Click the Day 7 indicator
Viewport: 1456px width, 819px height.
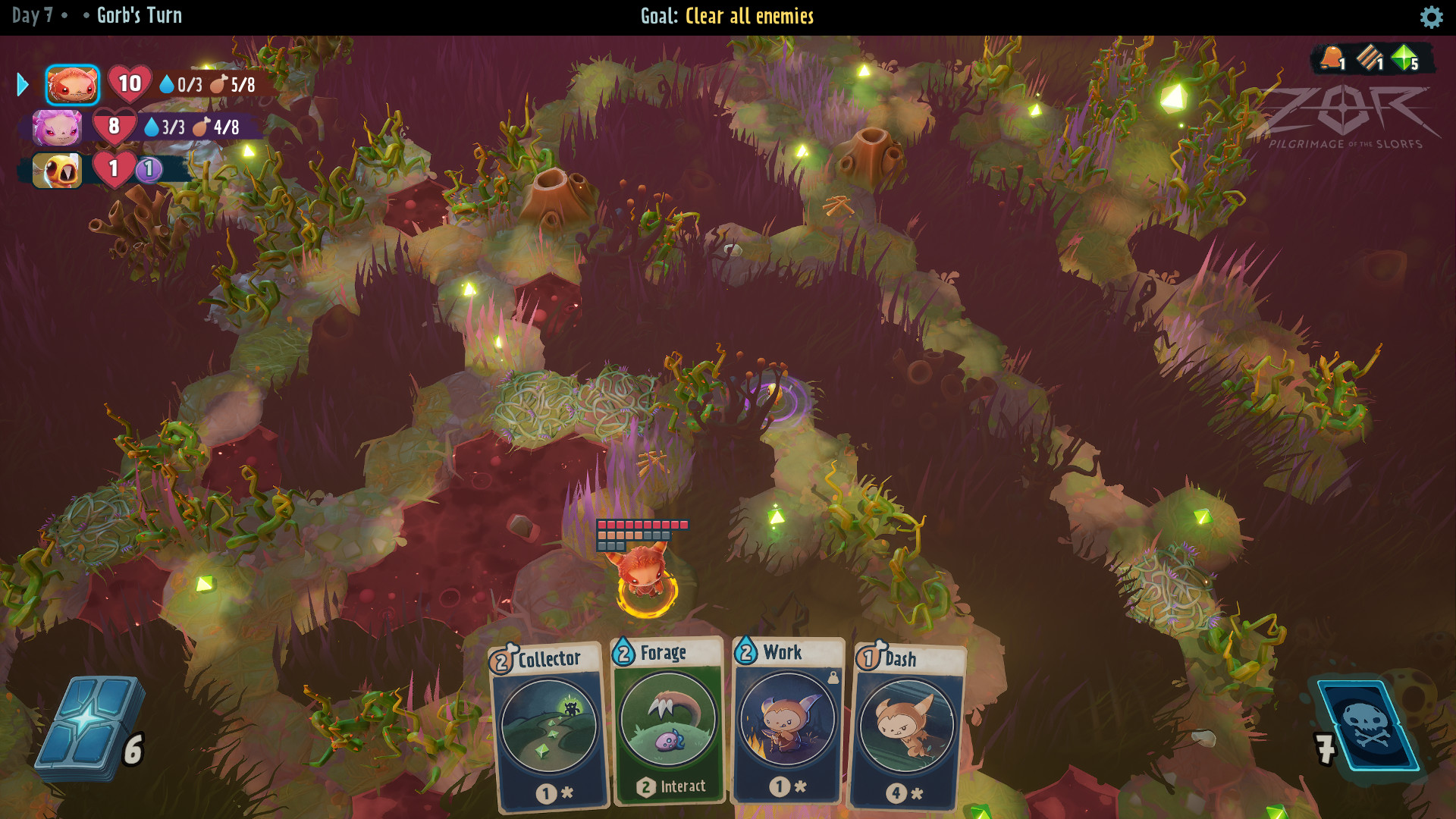[30, 14]
